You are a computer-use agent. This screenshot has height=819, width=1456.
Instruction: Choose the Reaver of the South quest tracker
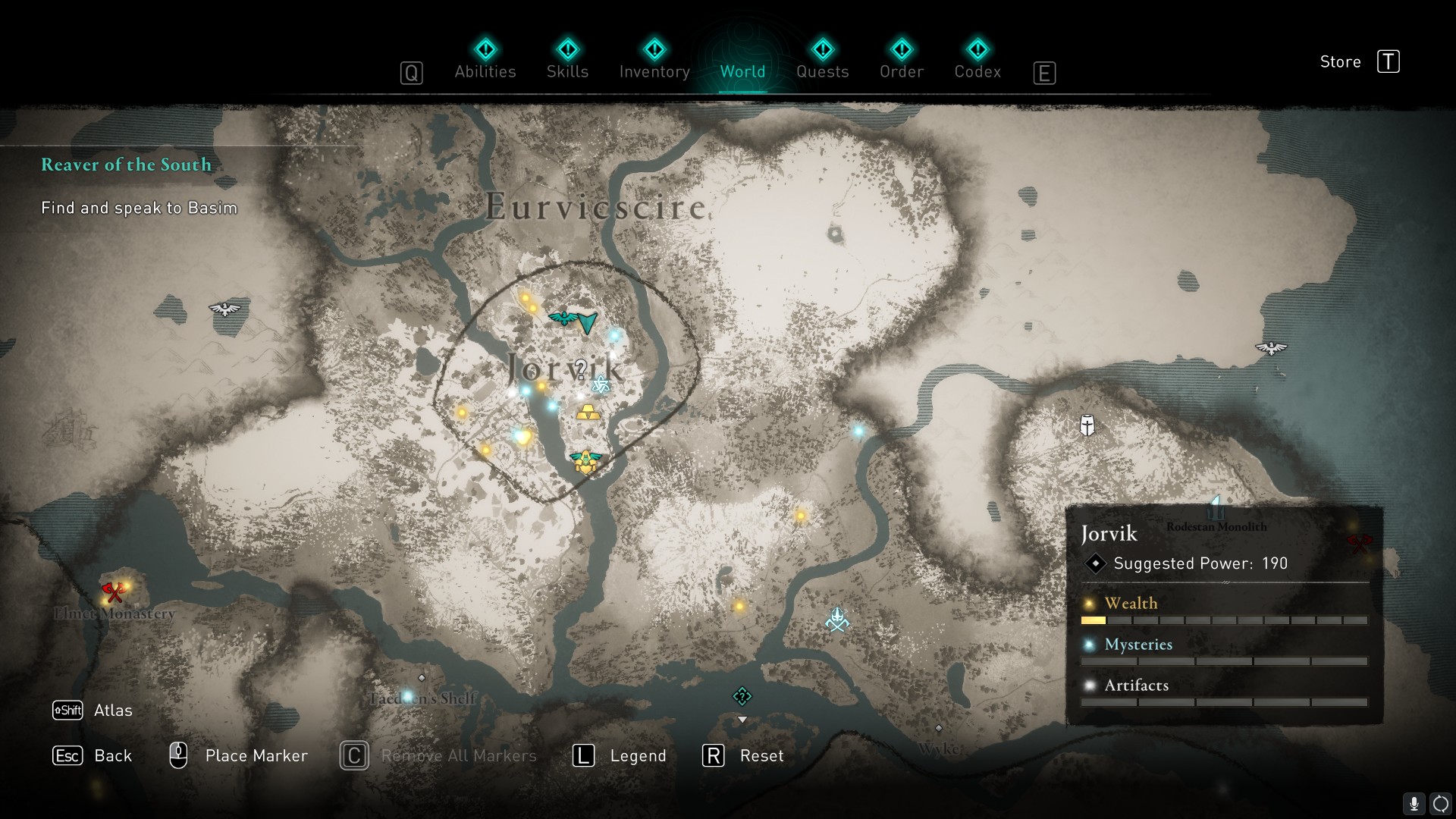coord(126,165)
